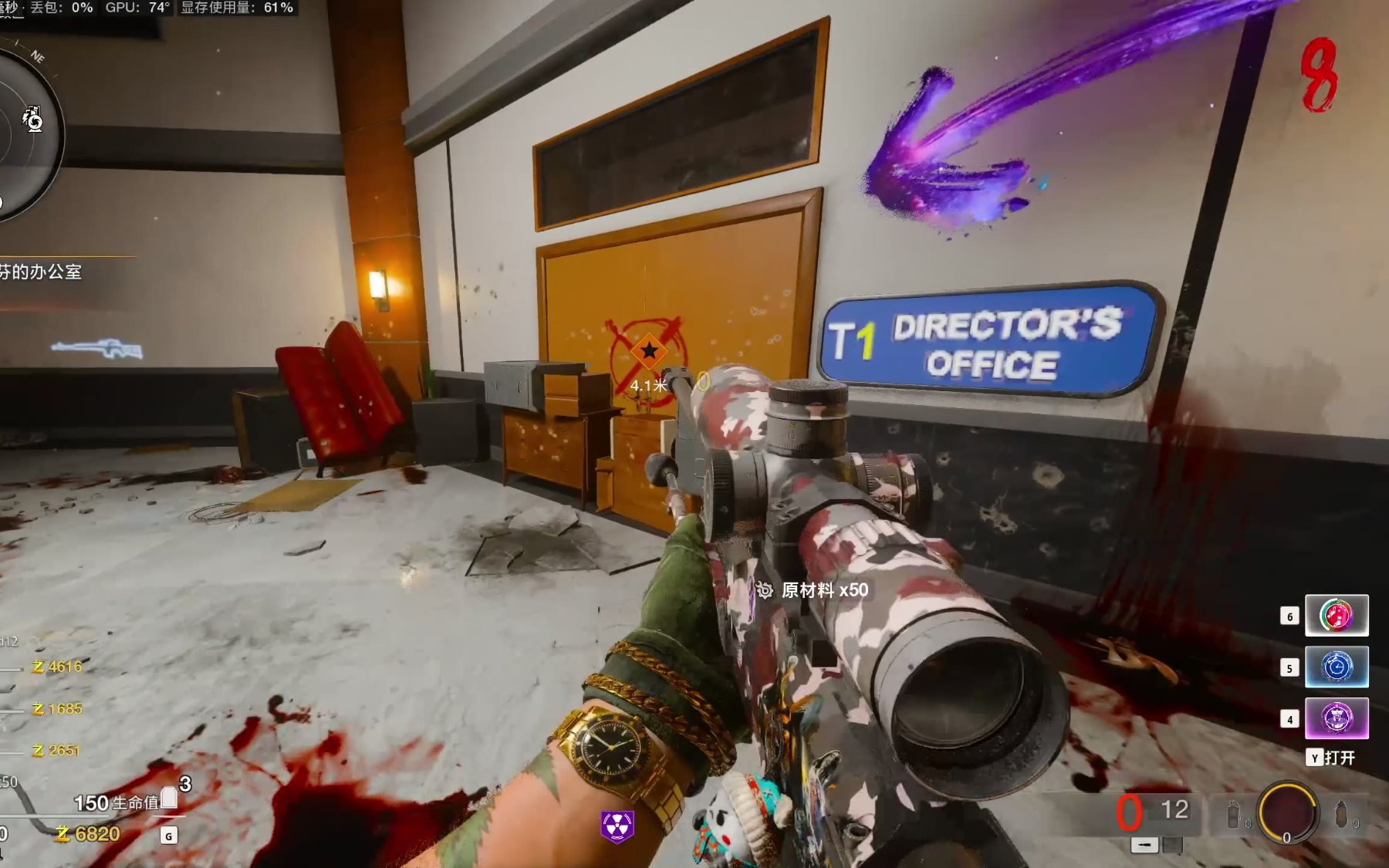Image resolution: width=1389 pixels, height=868 pixels.
Task: Select the lethal grenade equipment icon
Action: 1342,815
